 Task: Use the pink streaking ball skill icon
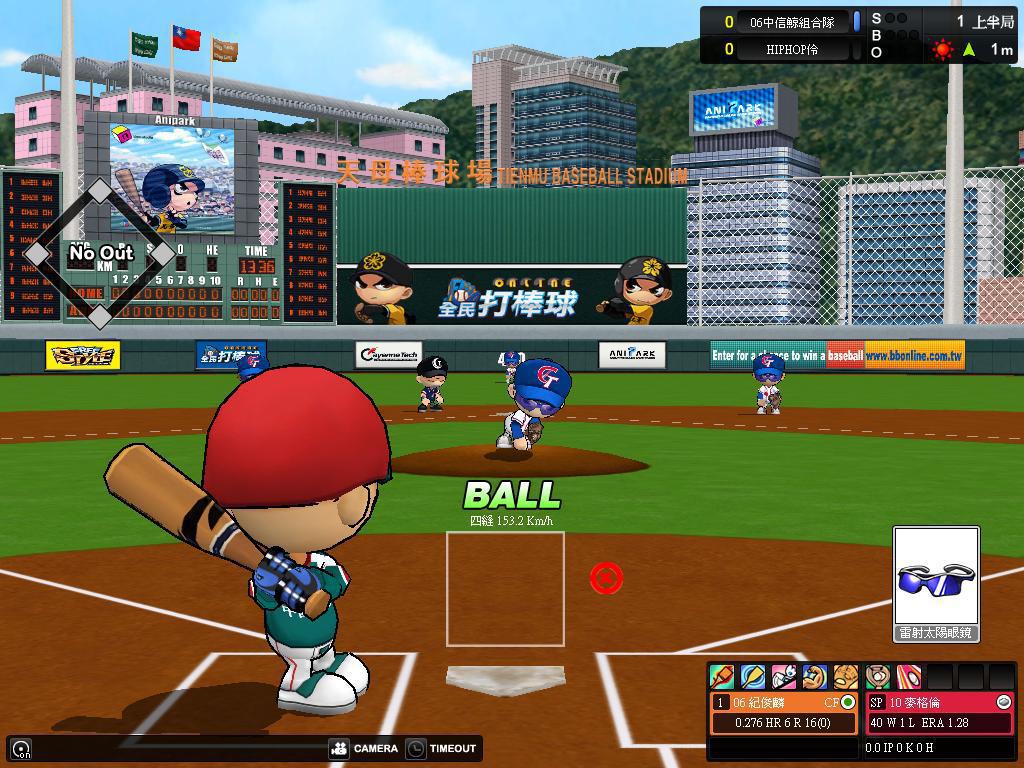(x=908, y=677)
